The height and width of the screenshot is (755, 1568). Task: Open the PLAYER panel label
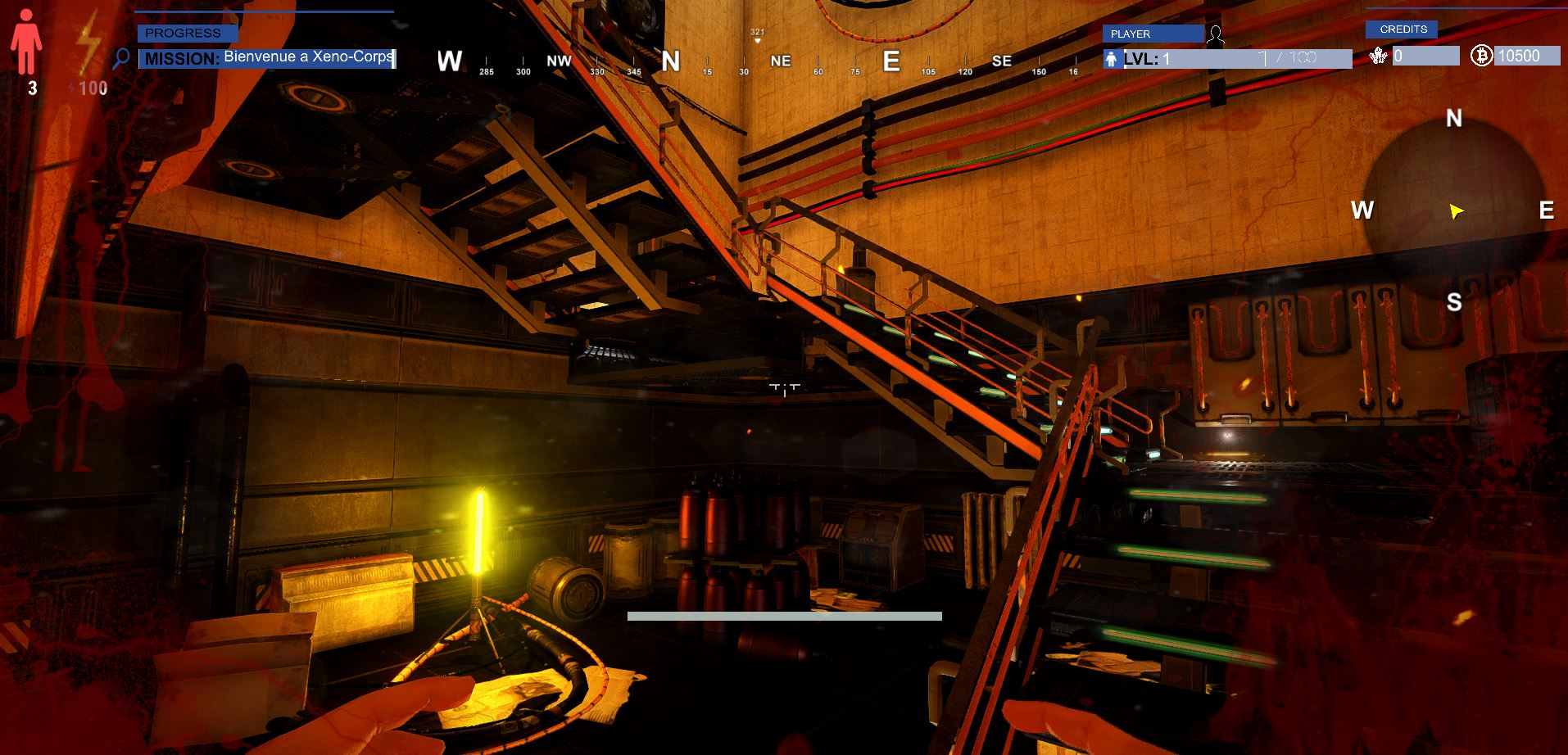pos(1153,34)
